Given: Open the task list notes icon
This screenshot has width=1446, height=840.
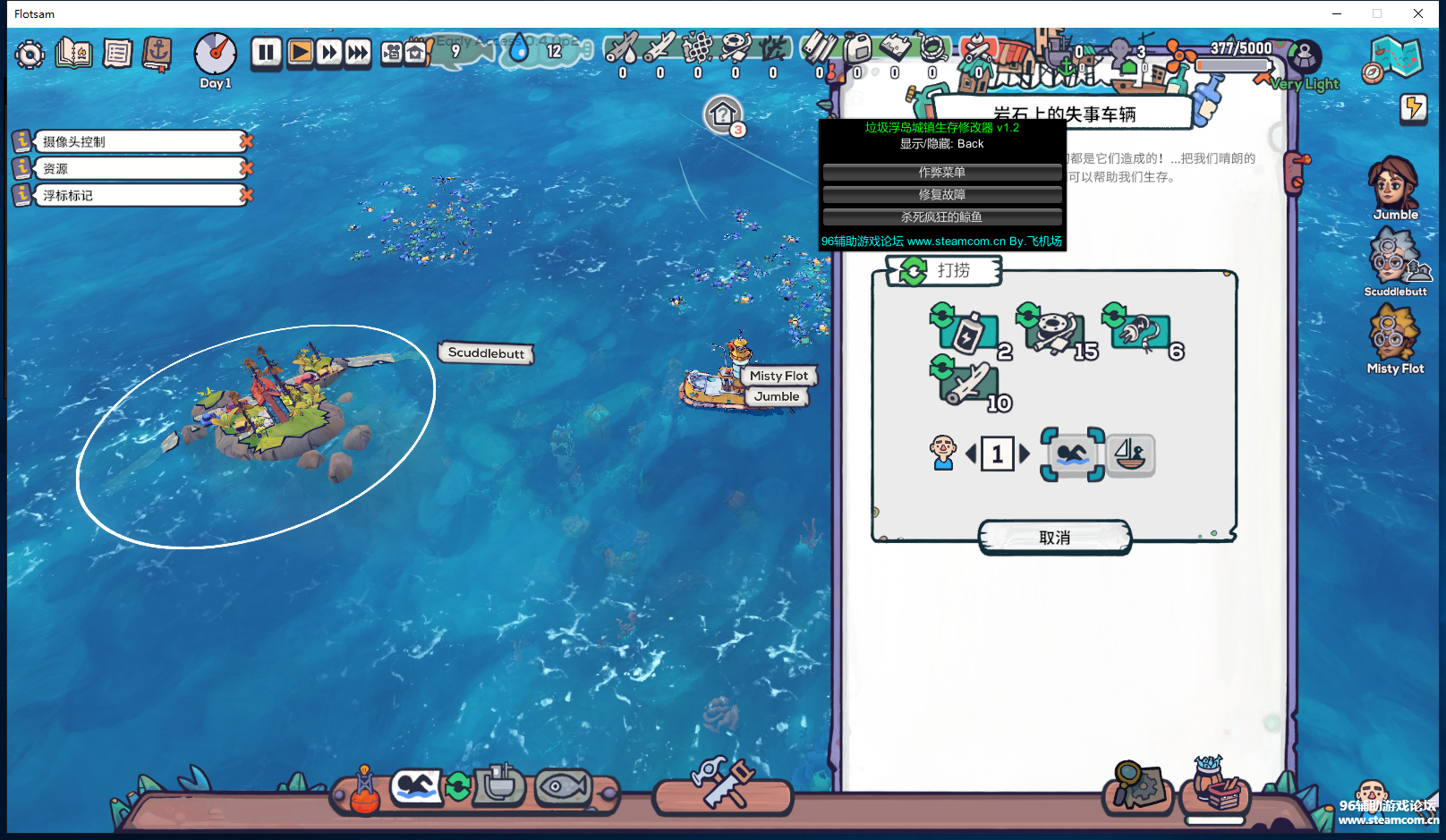Looking at the screenshot, I should (x=117, y=54).
